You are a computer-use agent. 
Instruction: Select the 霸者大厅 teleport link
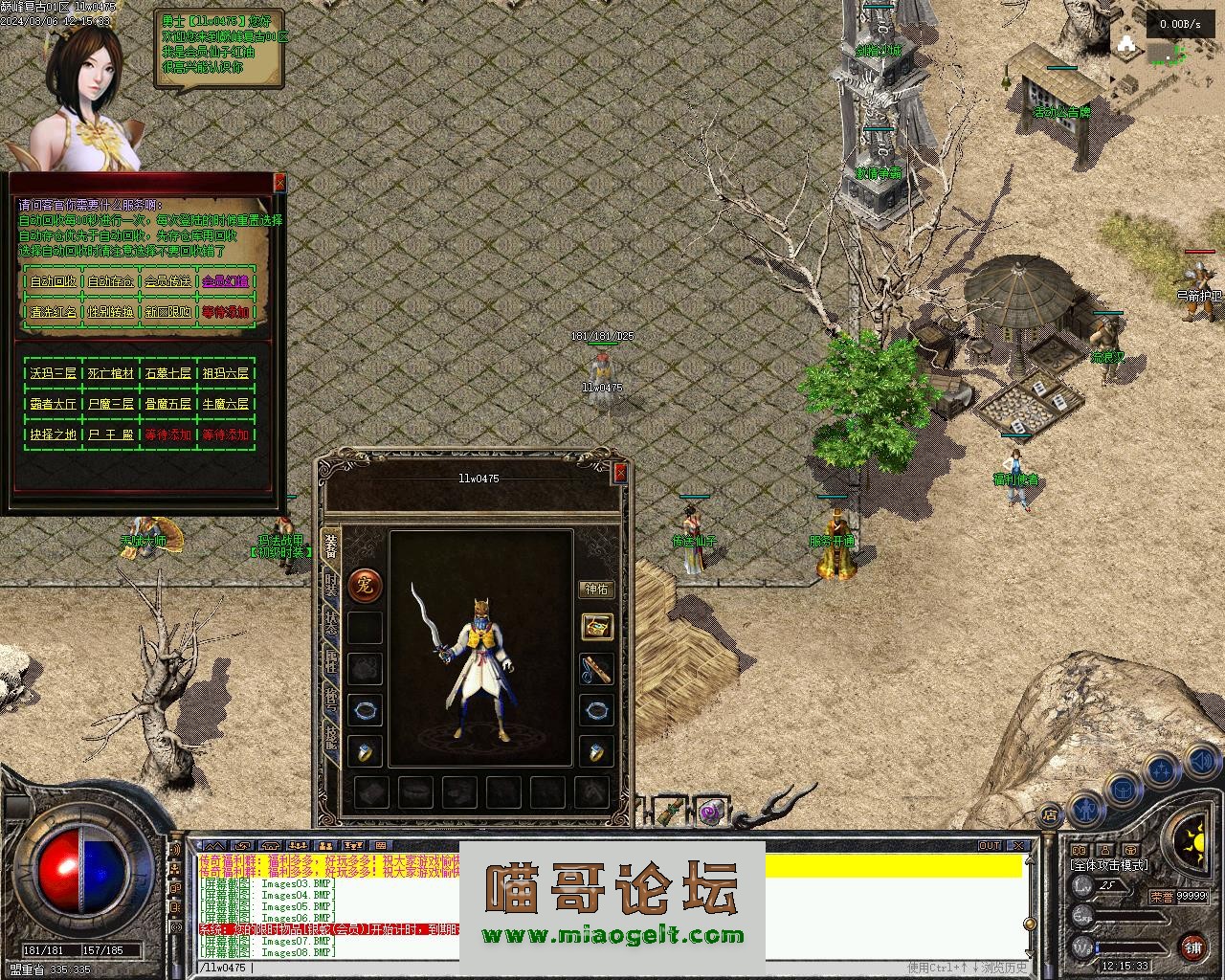[54, 404]
